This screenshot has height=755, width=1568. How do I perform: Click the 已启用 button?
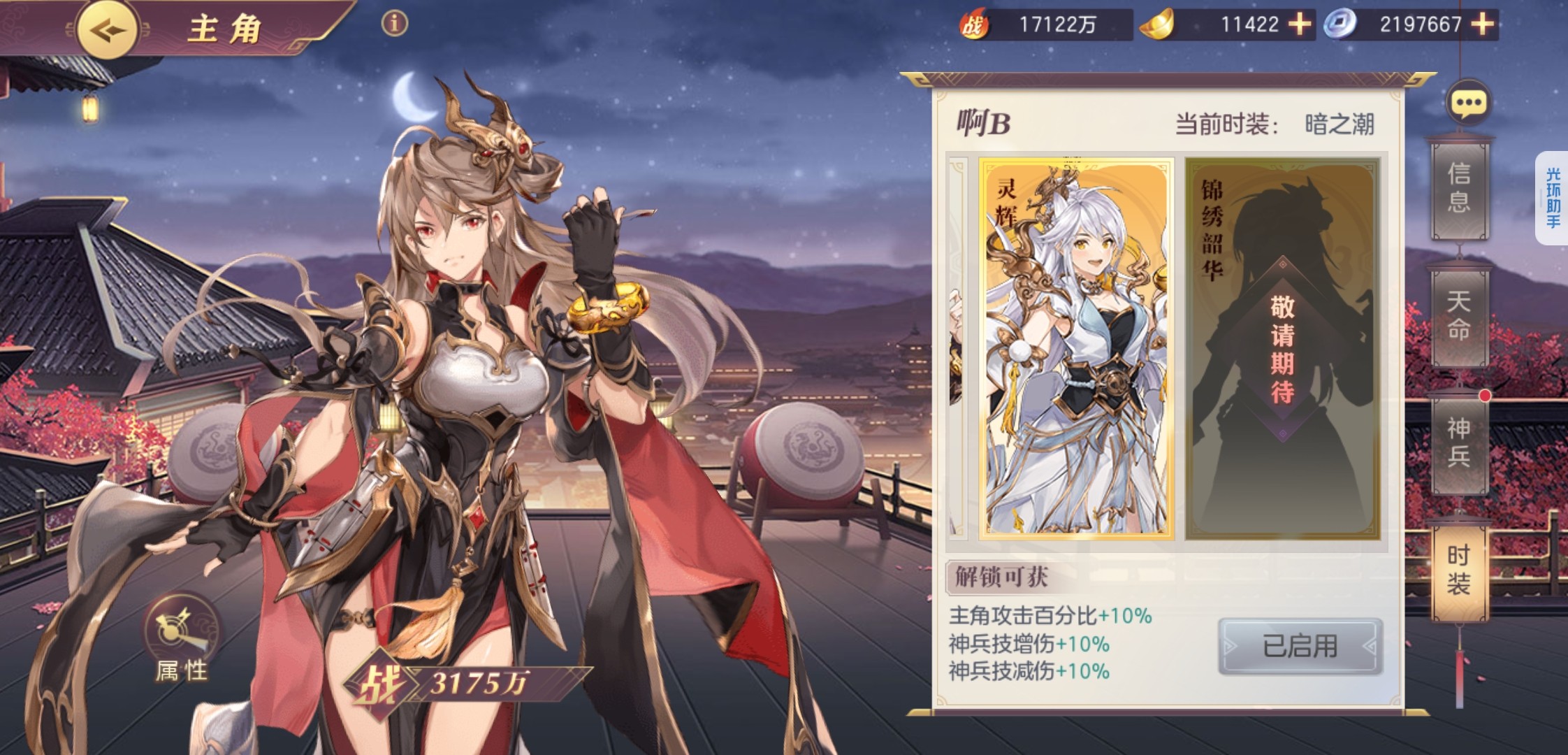(x=1300, y=646)
